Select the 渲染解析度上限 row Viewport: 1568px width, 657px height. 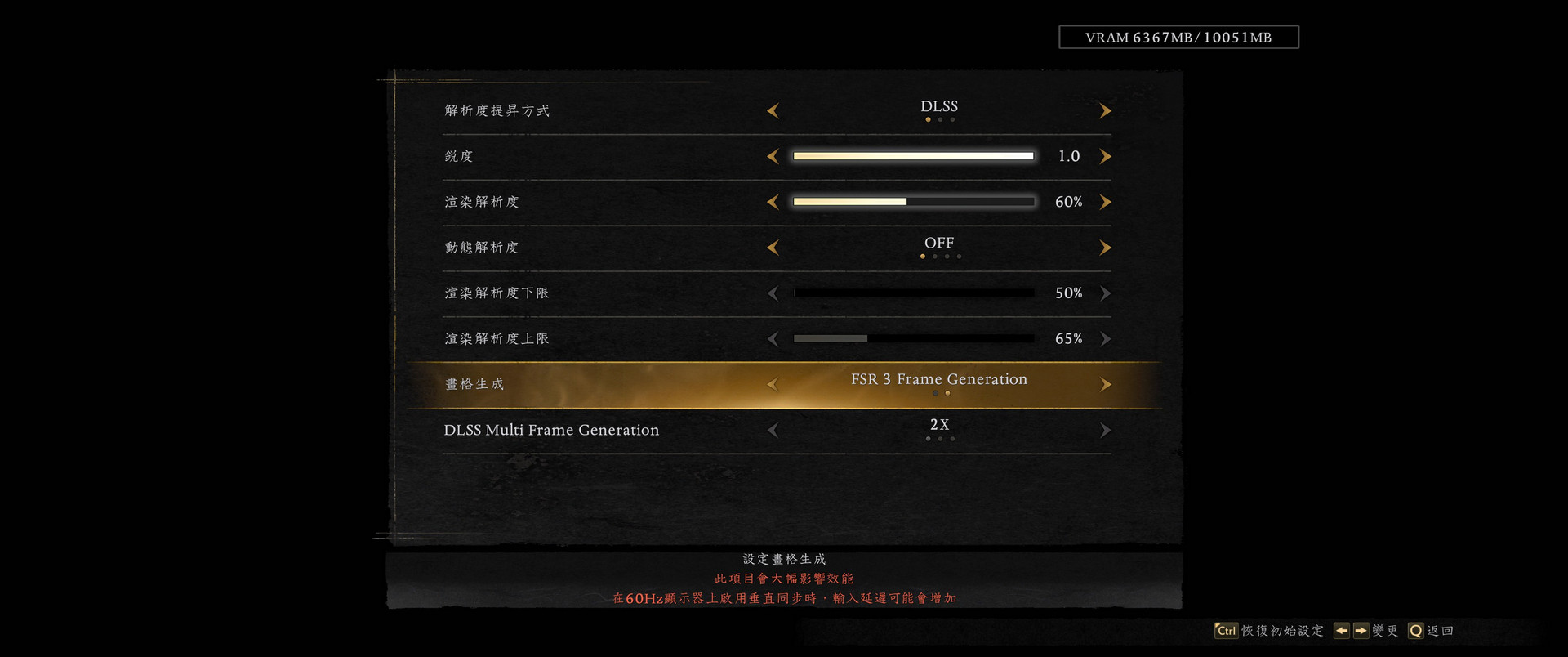pos(497,339)
